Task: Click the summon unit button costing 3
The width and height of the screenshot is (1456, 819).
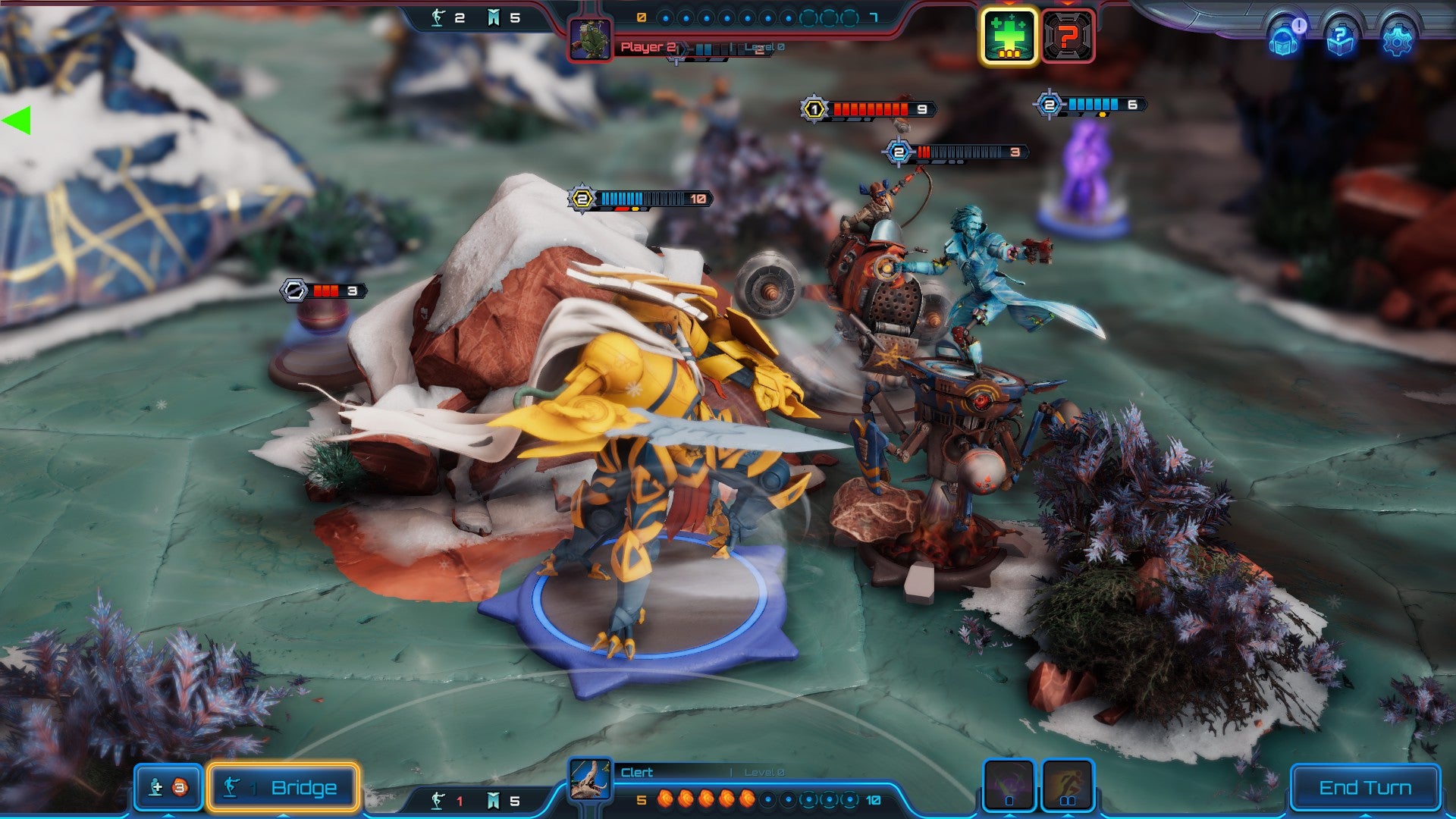Action: pyautogui.click(x=168, y=788)
